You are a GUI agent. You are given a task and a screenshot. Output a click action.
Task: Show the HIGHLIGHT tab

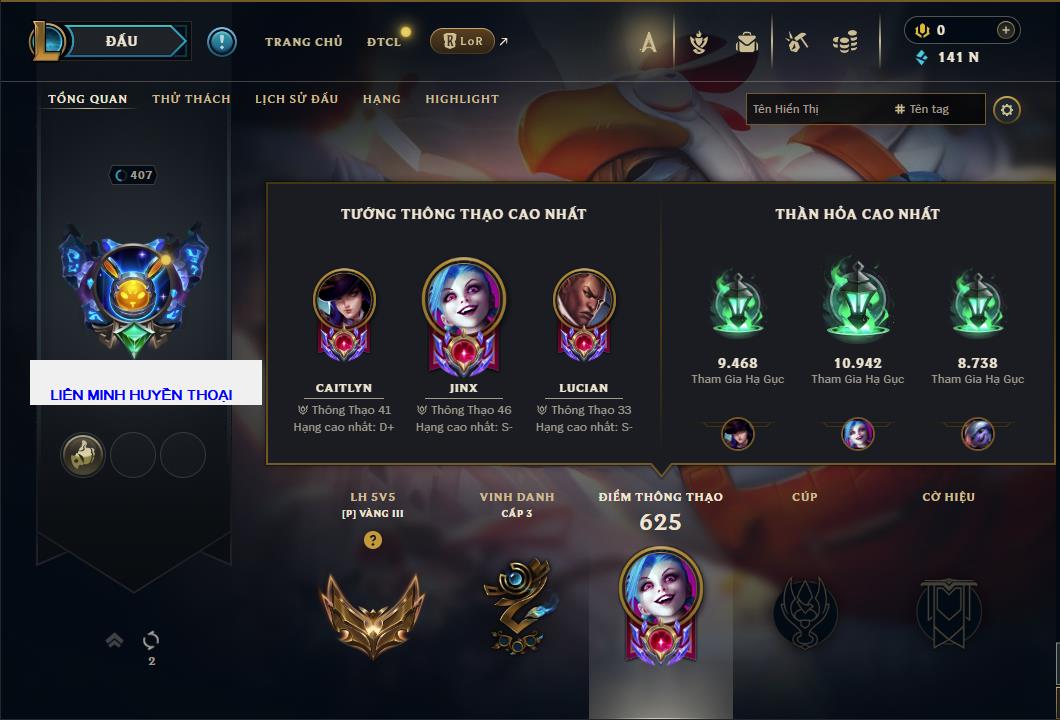click(x=461, y=99)
